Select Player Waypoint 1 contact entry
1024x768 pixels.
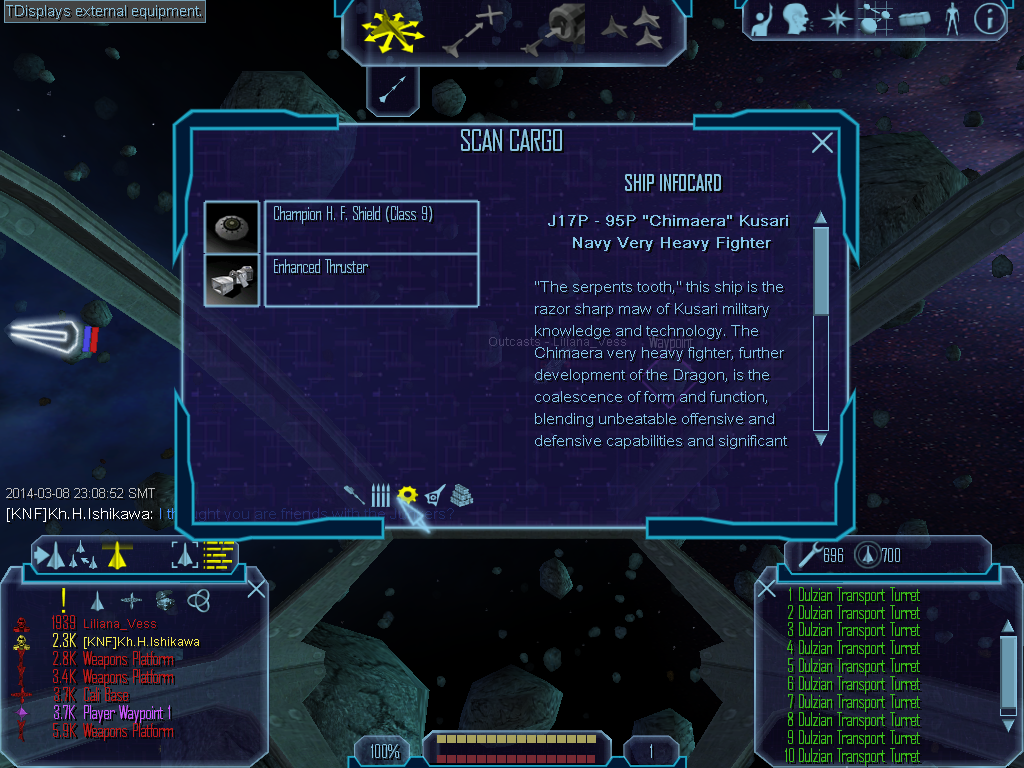tap(126, 713)
